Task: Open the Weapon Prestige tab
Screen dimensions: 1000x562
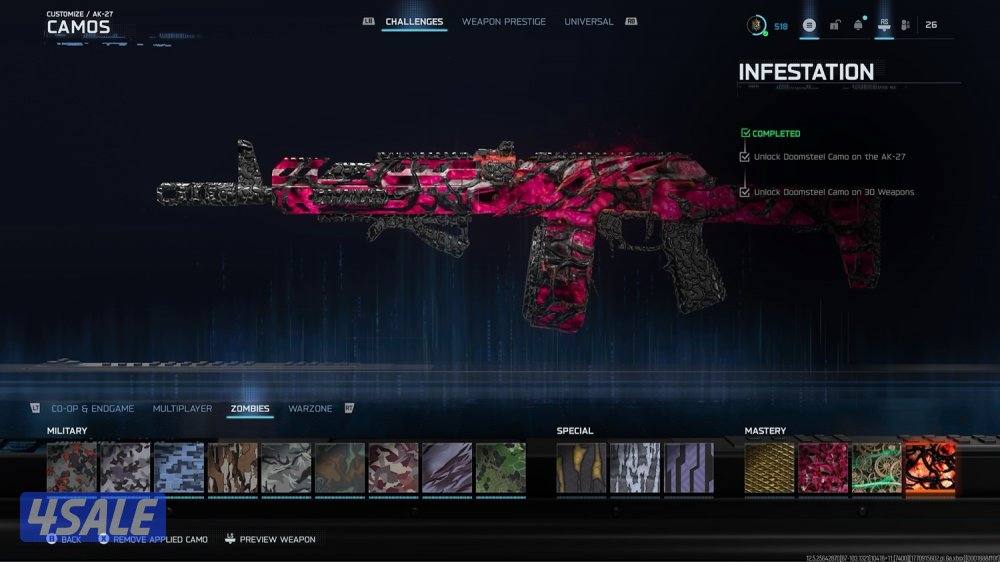Action: 504,22
